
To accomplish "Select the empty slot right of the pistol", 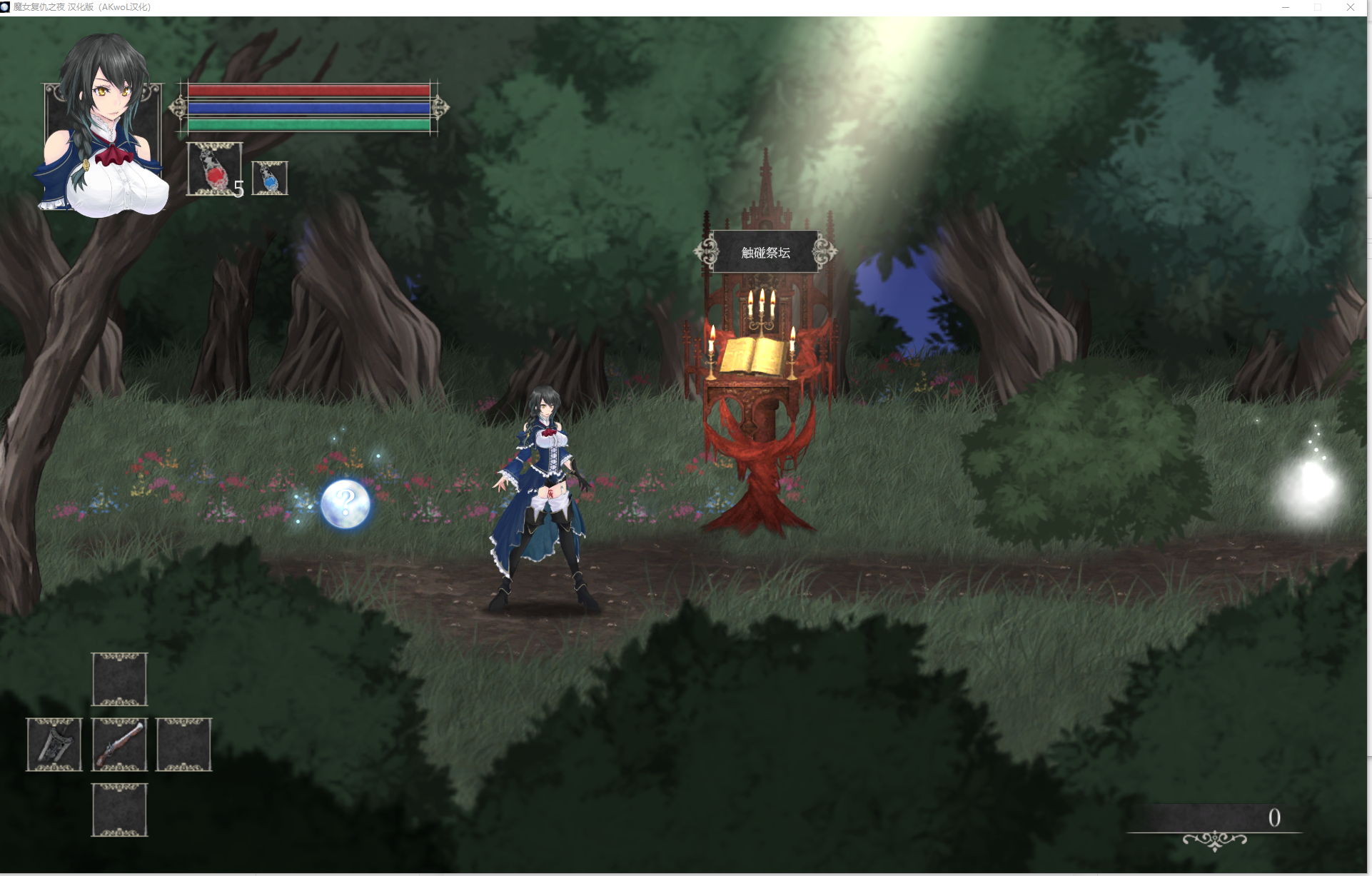I will click(x=184, y=745).
